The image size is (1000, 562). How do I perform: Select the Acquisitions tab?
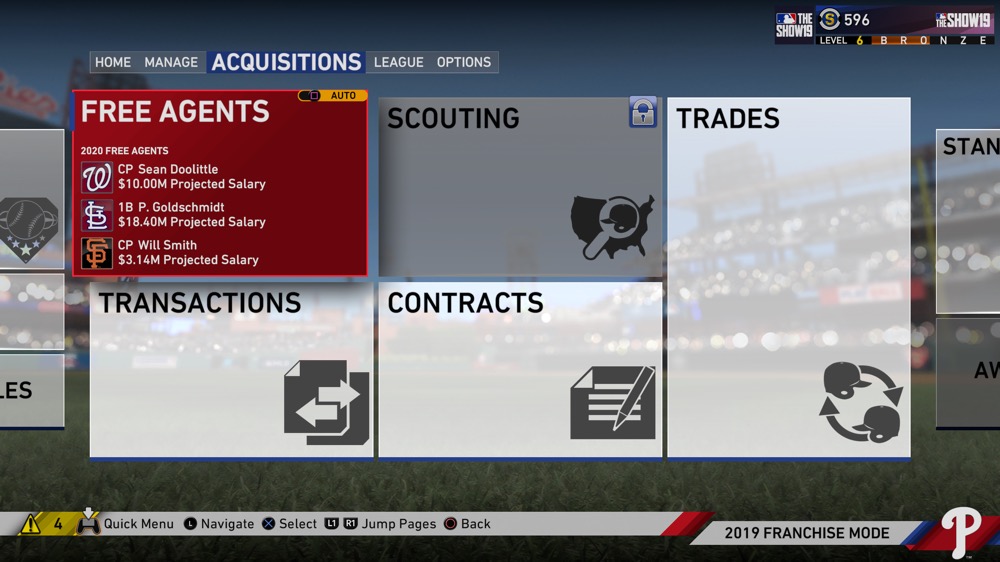point(286,62)
